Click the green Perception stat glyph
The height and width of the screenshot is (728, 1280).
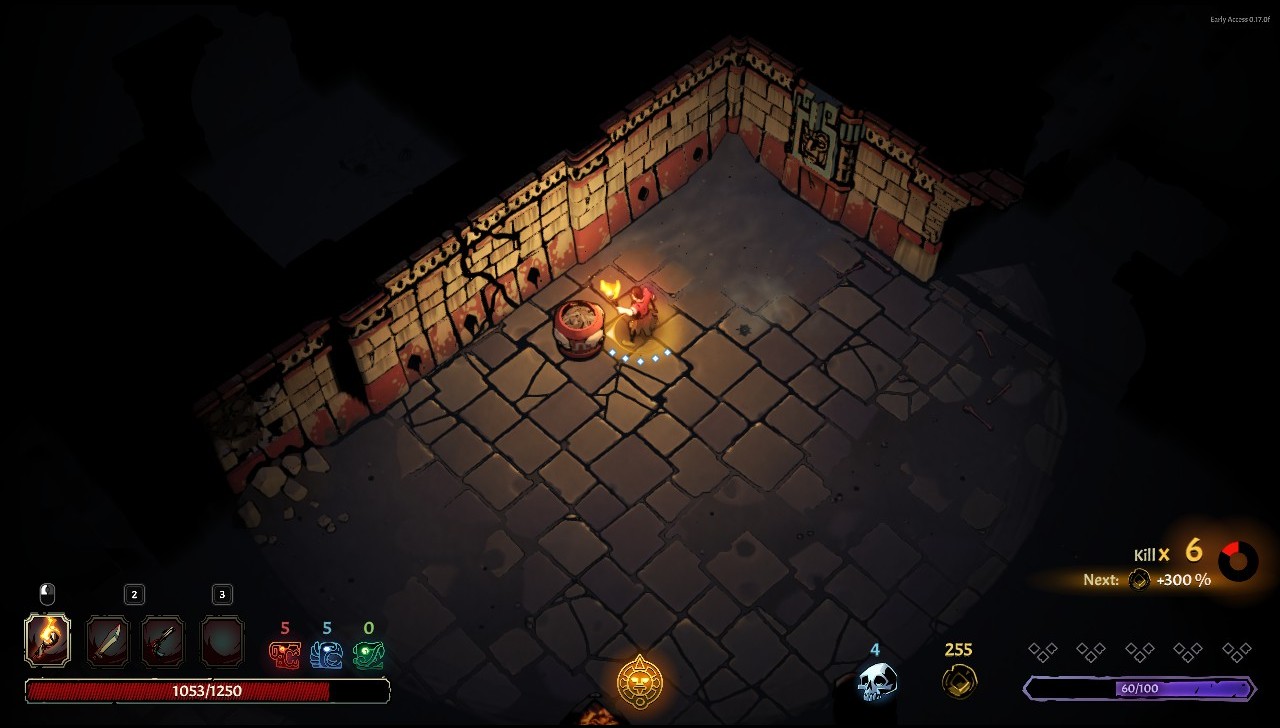[368, 655]
